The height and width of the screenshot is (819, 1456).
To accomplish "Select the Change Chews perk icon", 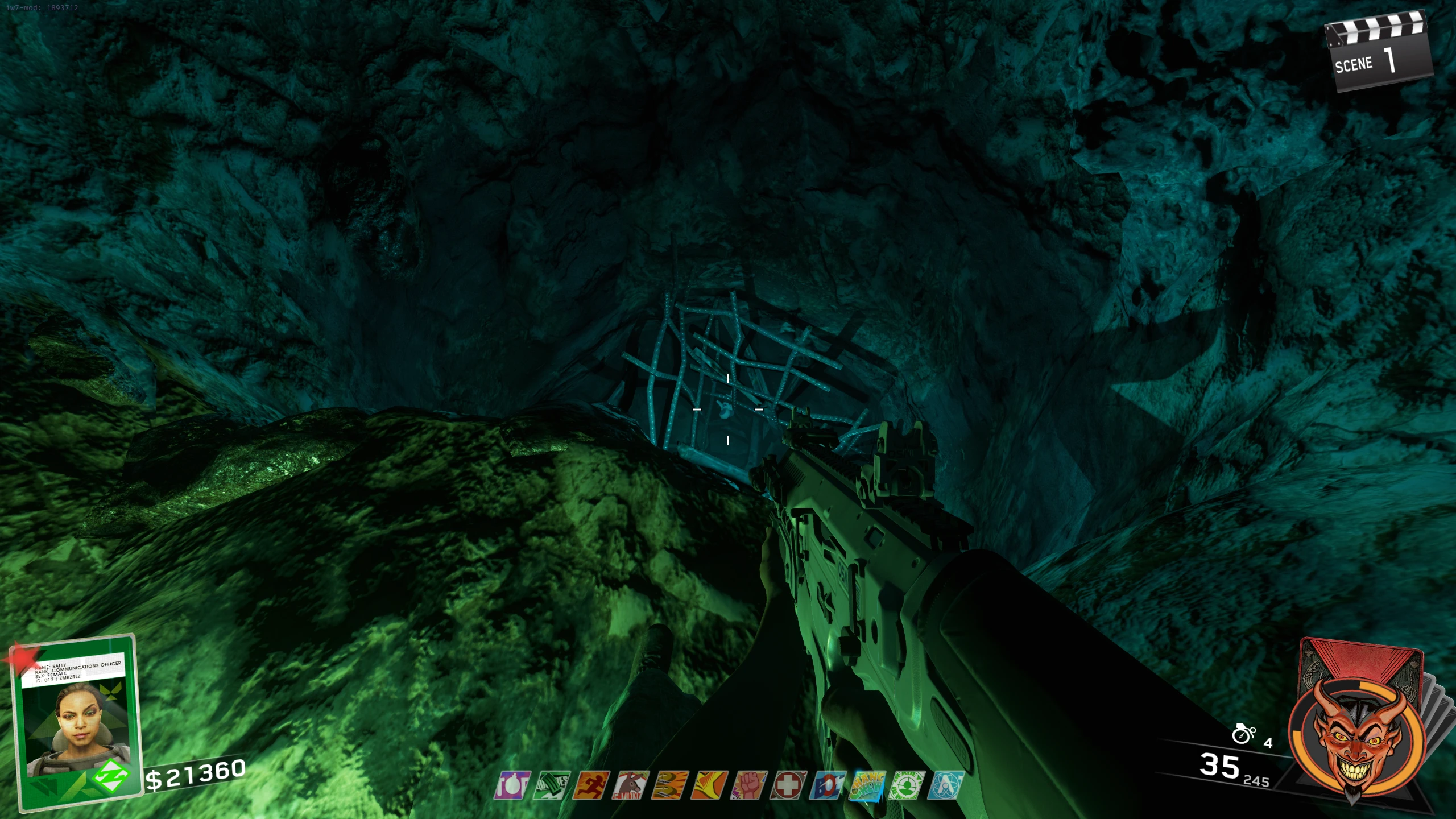I will [867, 785].
